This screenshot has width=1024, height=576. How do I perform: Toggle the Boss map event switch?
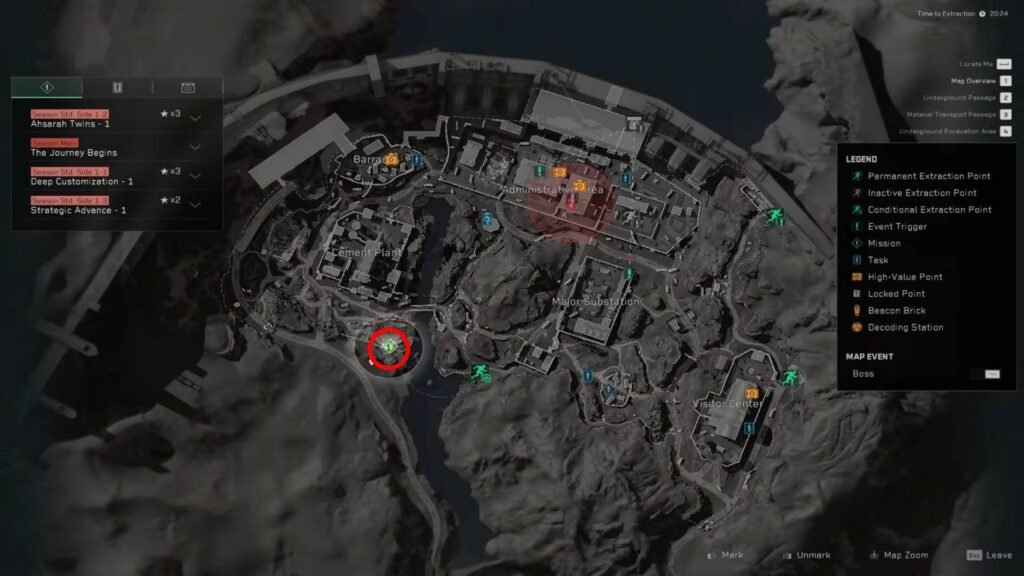(991, 374)
